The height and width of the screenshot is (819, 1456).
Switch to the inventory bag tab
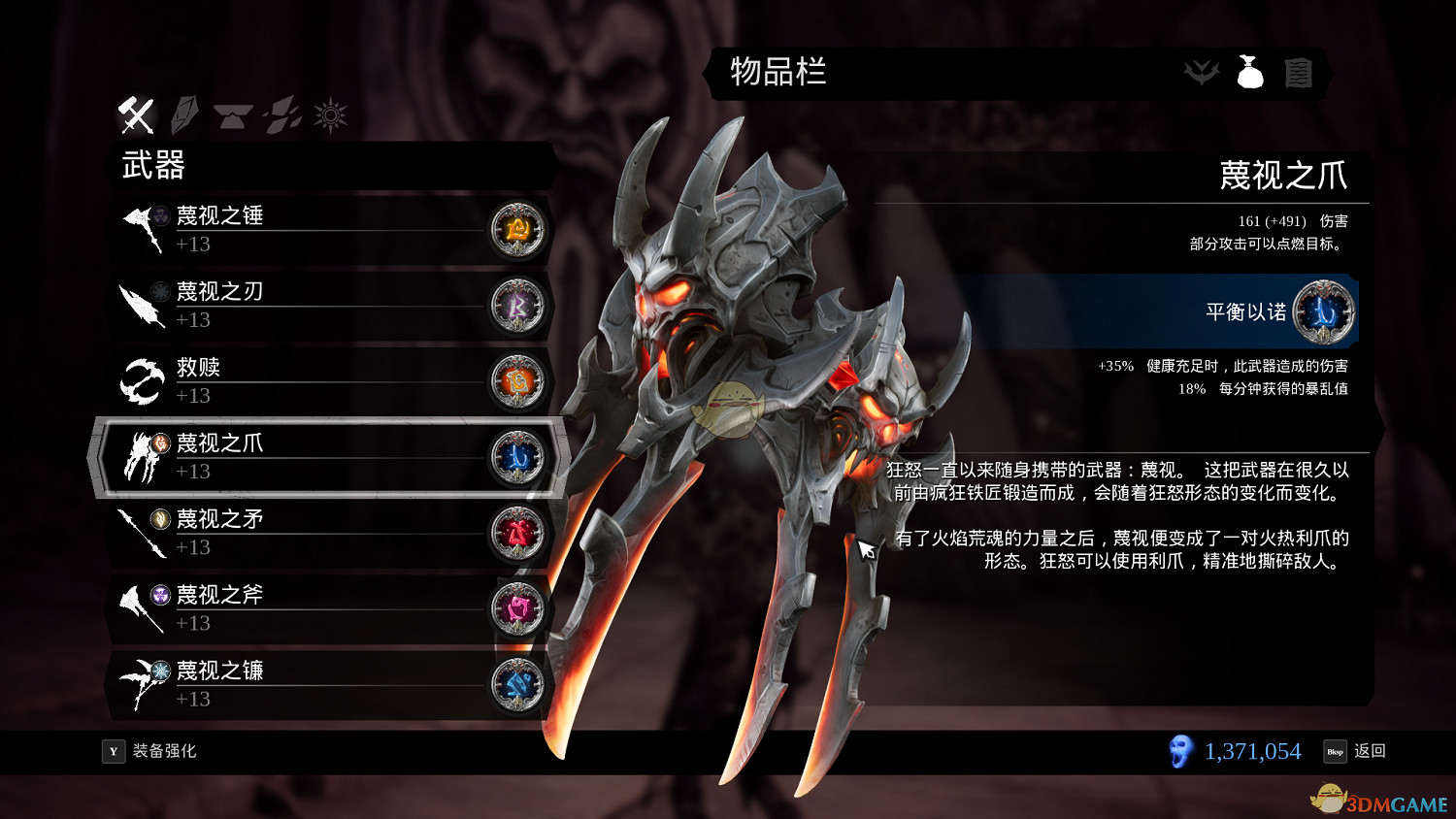(x=1251, y=71)
